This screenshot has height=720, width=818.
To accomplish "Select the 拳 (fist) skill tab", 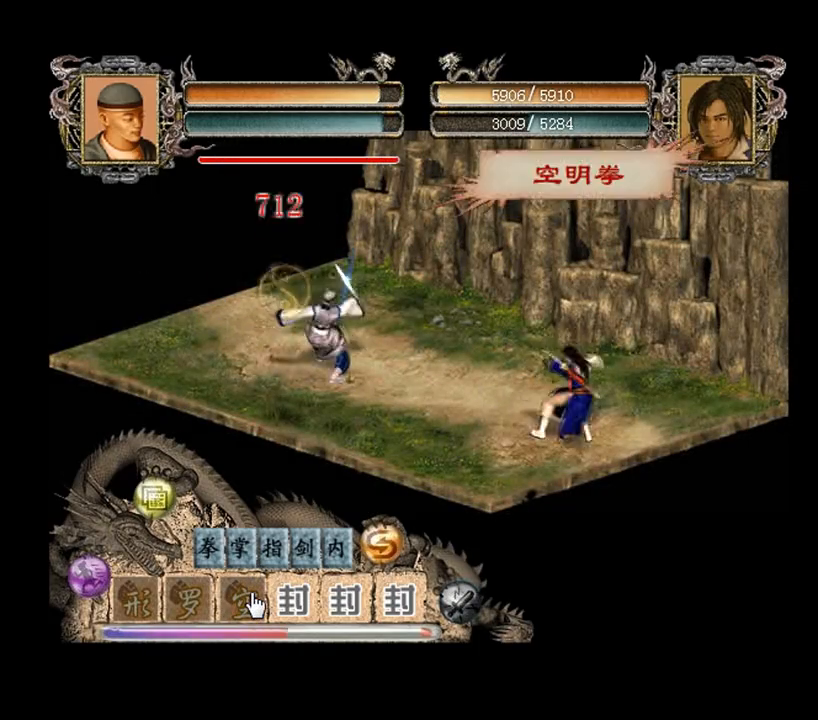I will click(210, 548).
